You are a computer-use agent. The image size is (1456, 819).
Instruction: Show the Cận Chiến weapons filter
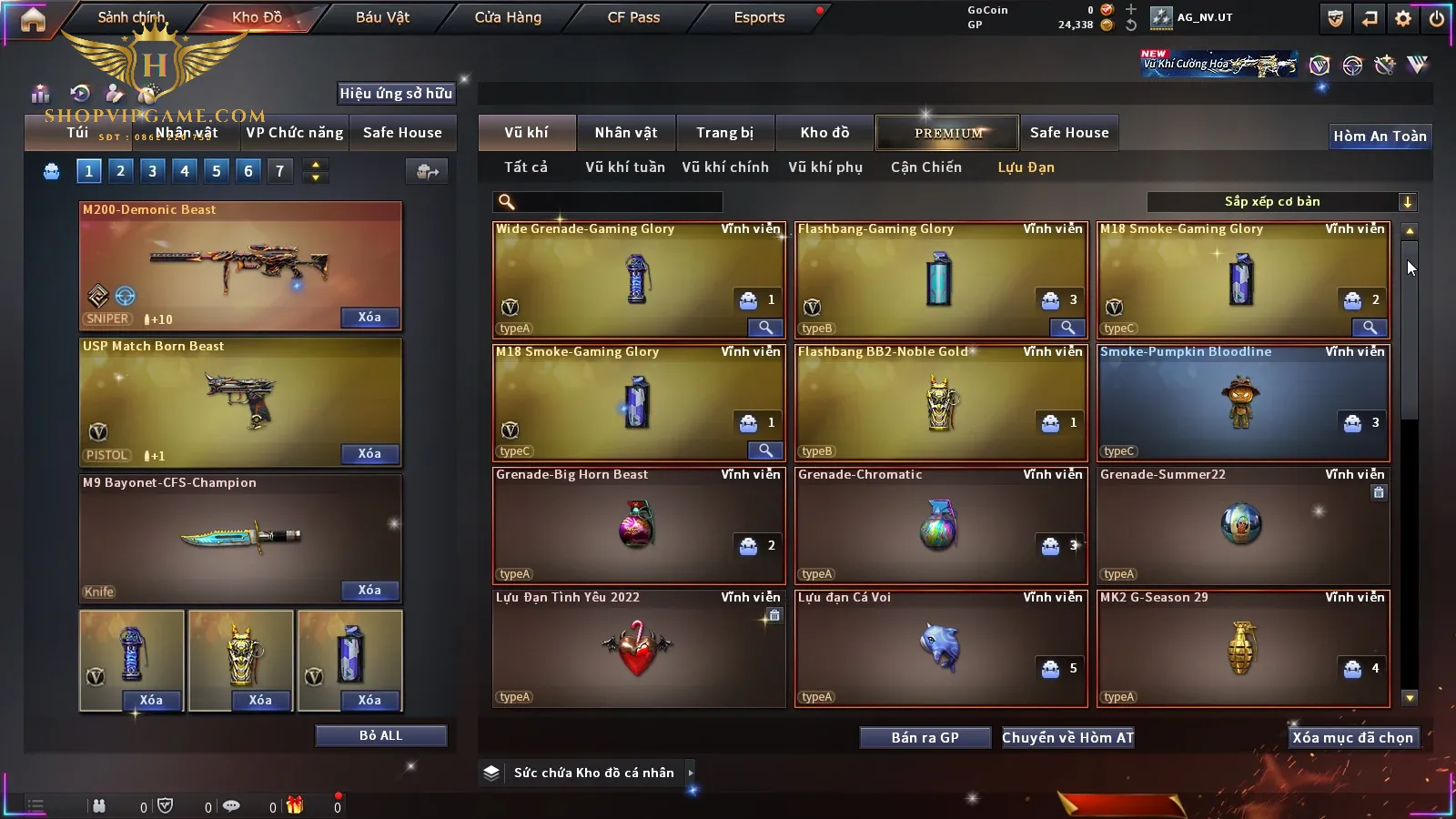click(x=925, y=167)
